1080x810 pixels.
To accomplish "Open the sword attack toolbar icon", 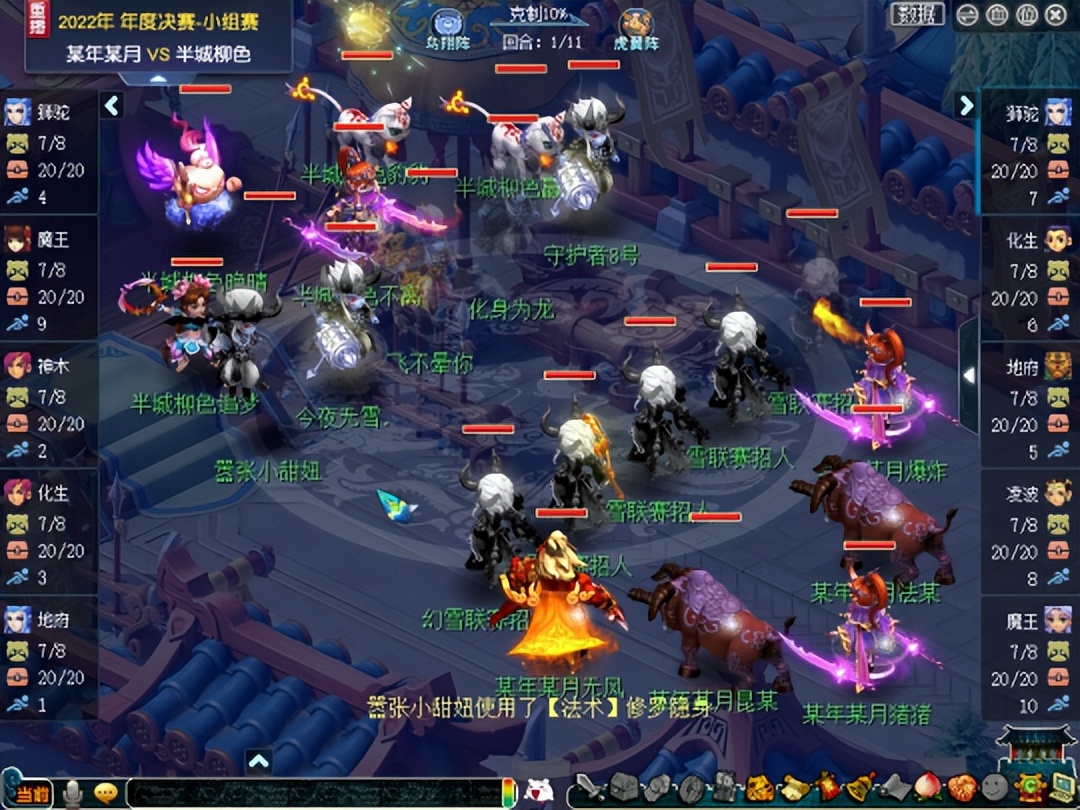I will coord(591,789).
